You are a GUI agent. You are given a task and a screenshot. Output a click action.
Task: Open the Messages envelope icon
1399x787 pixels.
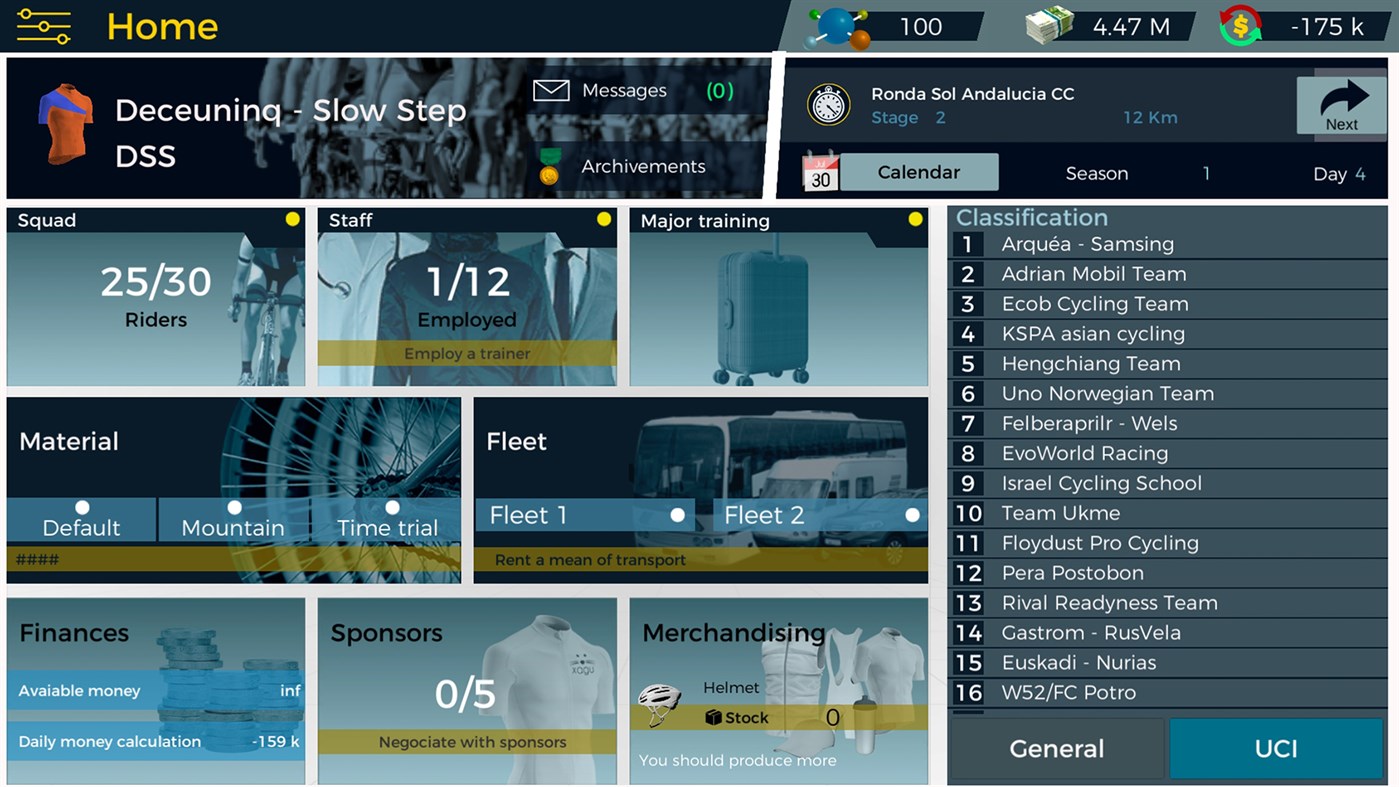pyautogui.click(x=551, y=90)
